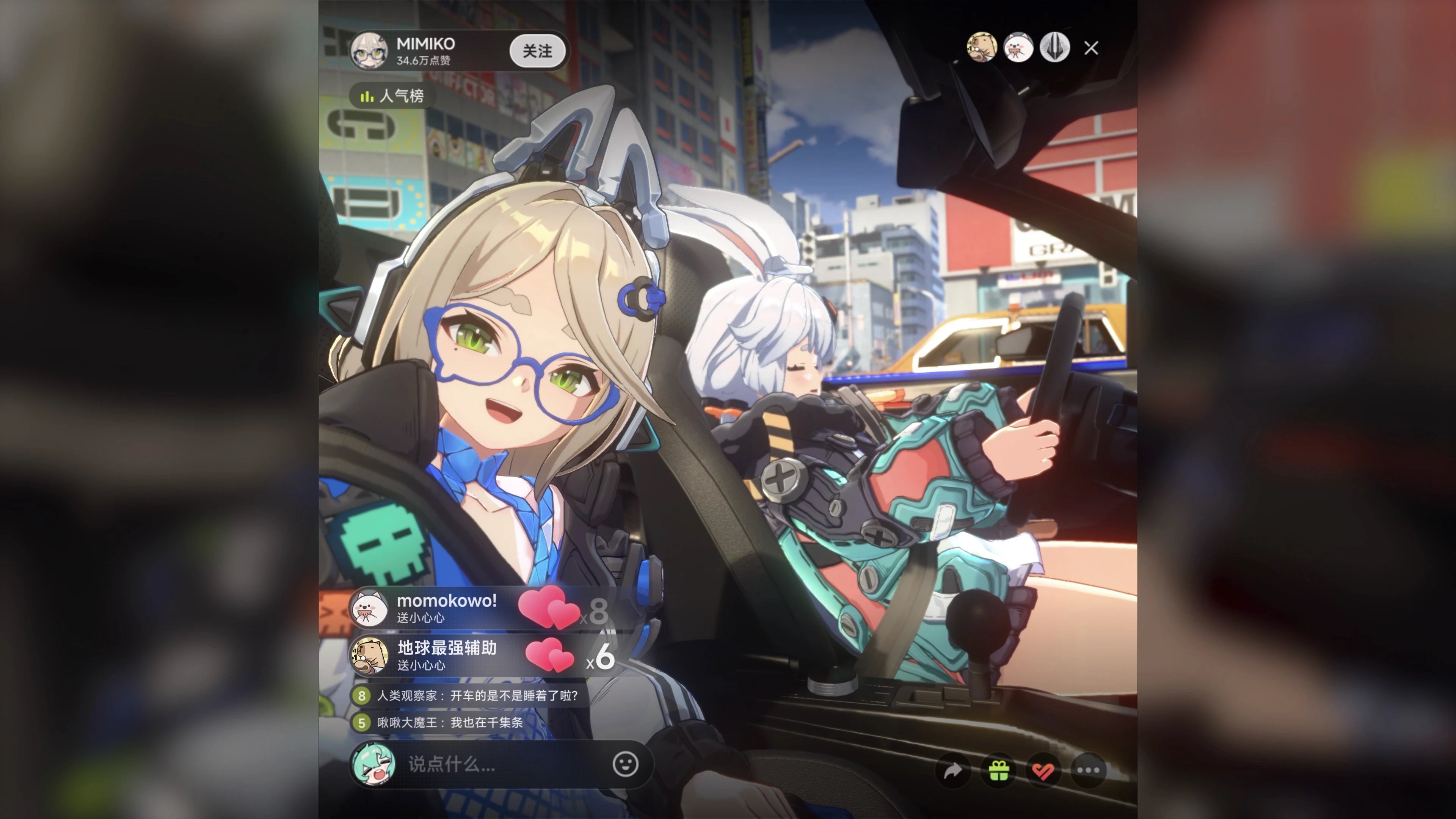Open more options via the three dots

[x=1088, y=770]
